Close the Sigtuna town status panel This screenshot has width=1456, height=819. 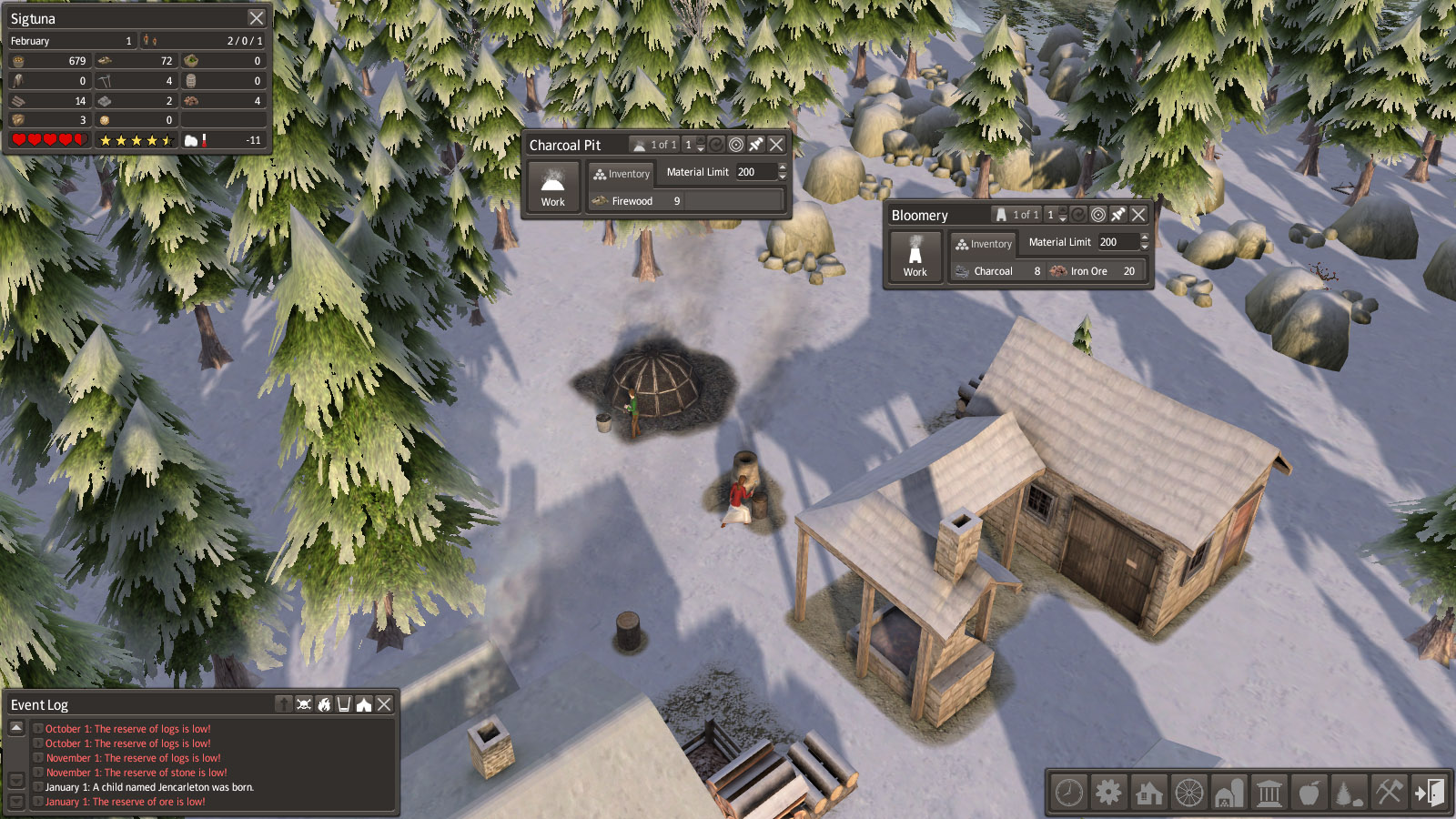pyautogui.click(x=257, y=18)
